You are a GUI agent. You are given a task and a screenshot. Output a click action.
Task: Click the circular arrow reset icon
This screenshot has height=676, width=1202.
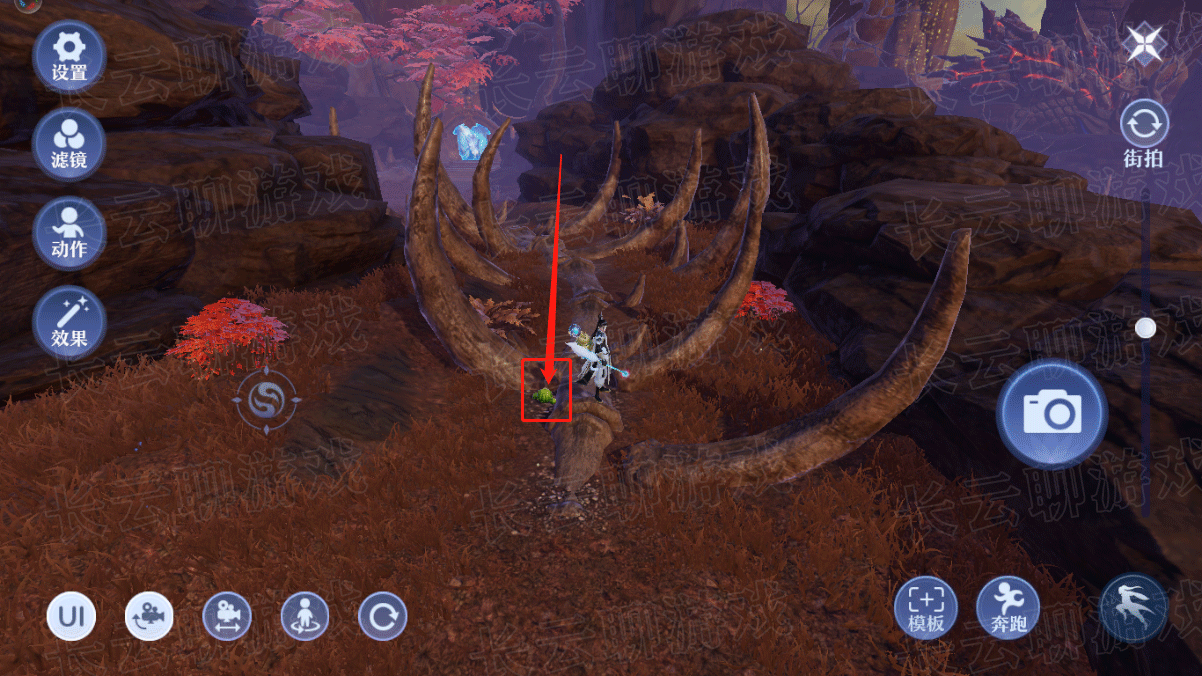tap(382, 616)
